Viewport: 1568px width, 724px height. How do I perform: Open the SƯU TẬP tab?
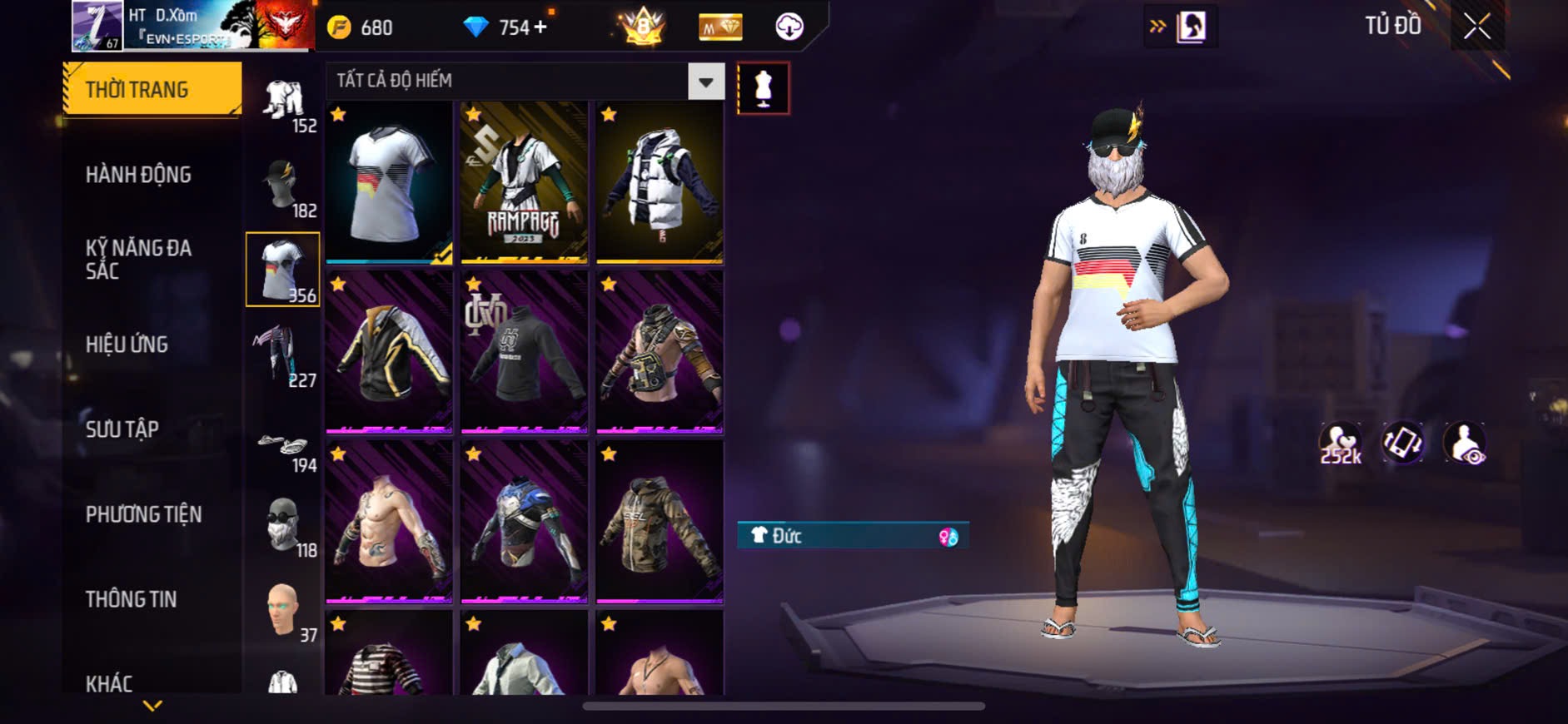tap(122, 429)
